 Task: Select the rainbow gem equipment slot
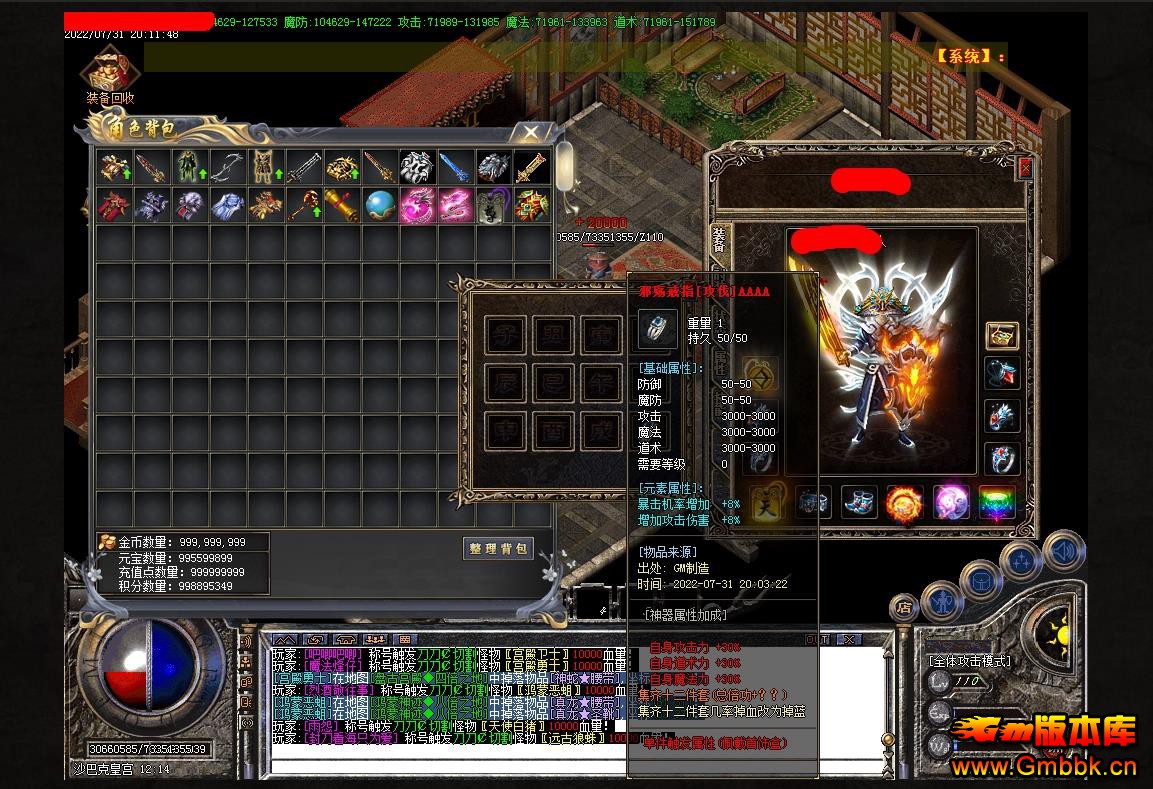click(995, 501)
